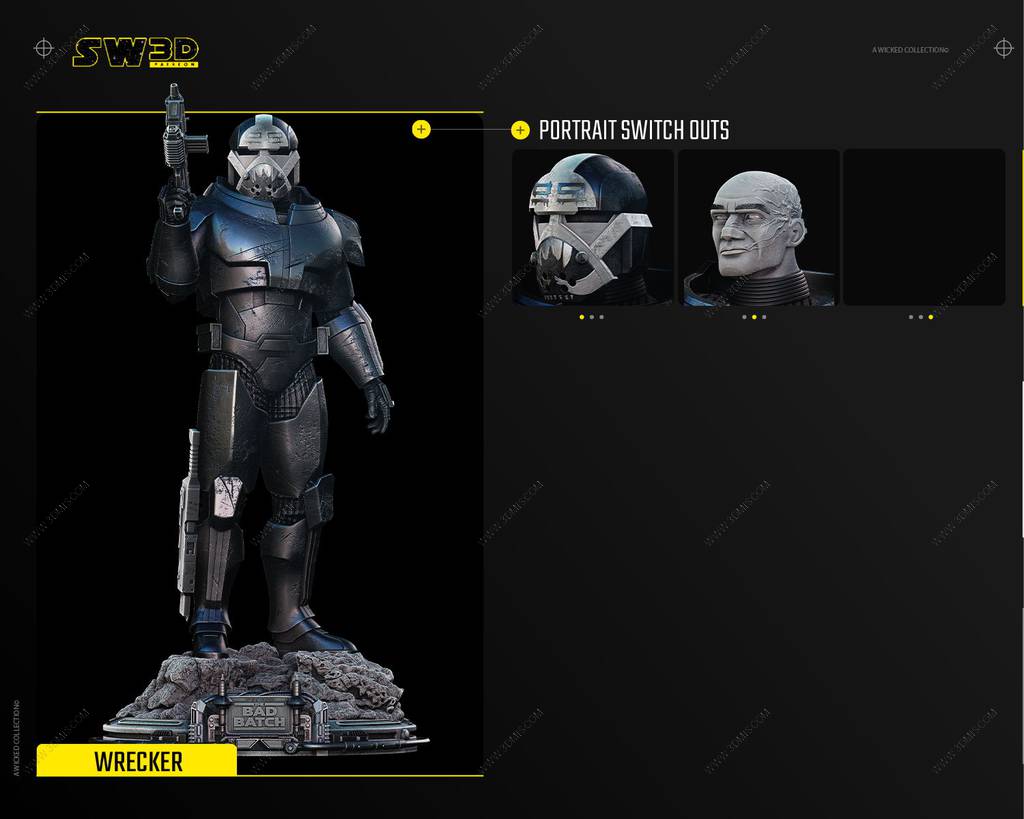
Task: Click the plus icon on Wrecker's panel
Action: pos(421,129)
